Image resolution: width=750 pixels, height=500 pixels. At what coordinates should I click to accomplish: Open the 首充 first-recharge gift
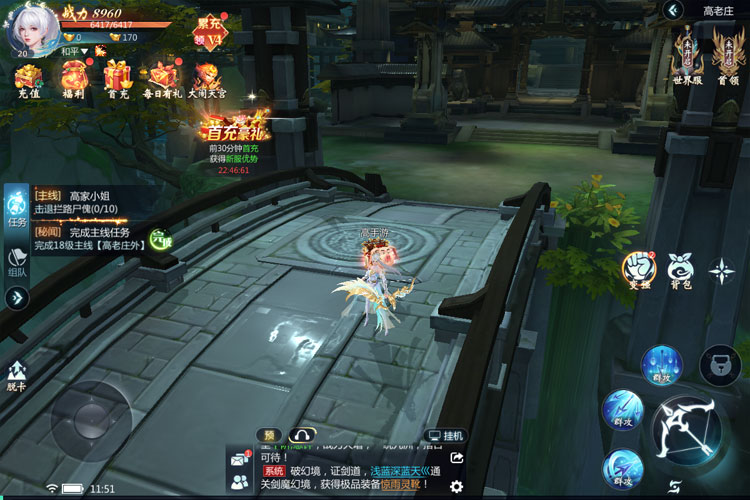point(117,78)
